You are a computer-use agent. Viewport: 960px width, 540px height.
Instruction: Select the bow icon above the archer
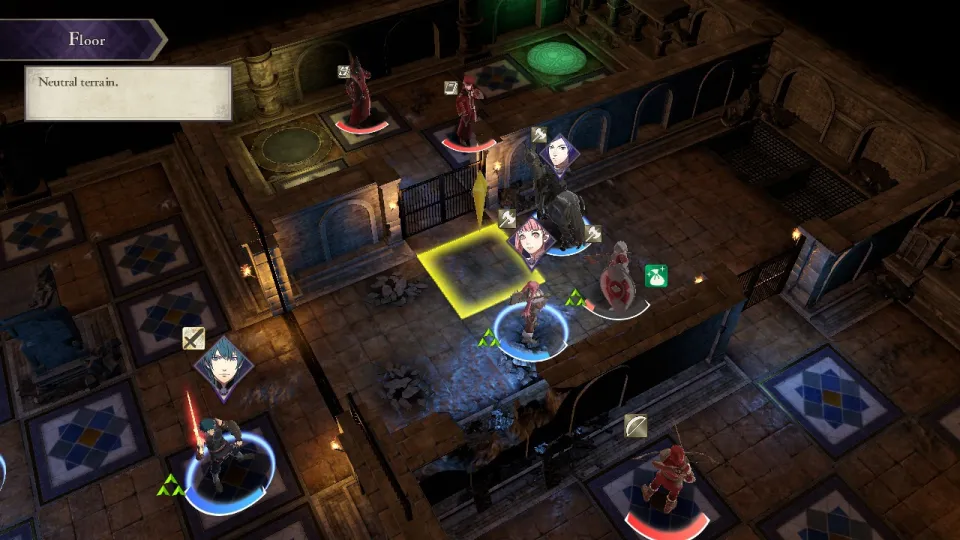click(x=635, y=426)
